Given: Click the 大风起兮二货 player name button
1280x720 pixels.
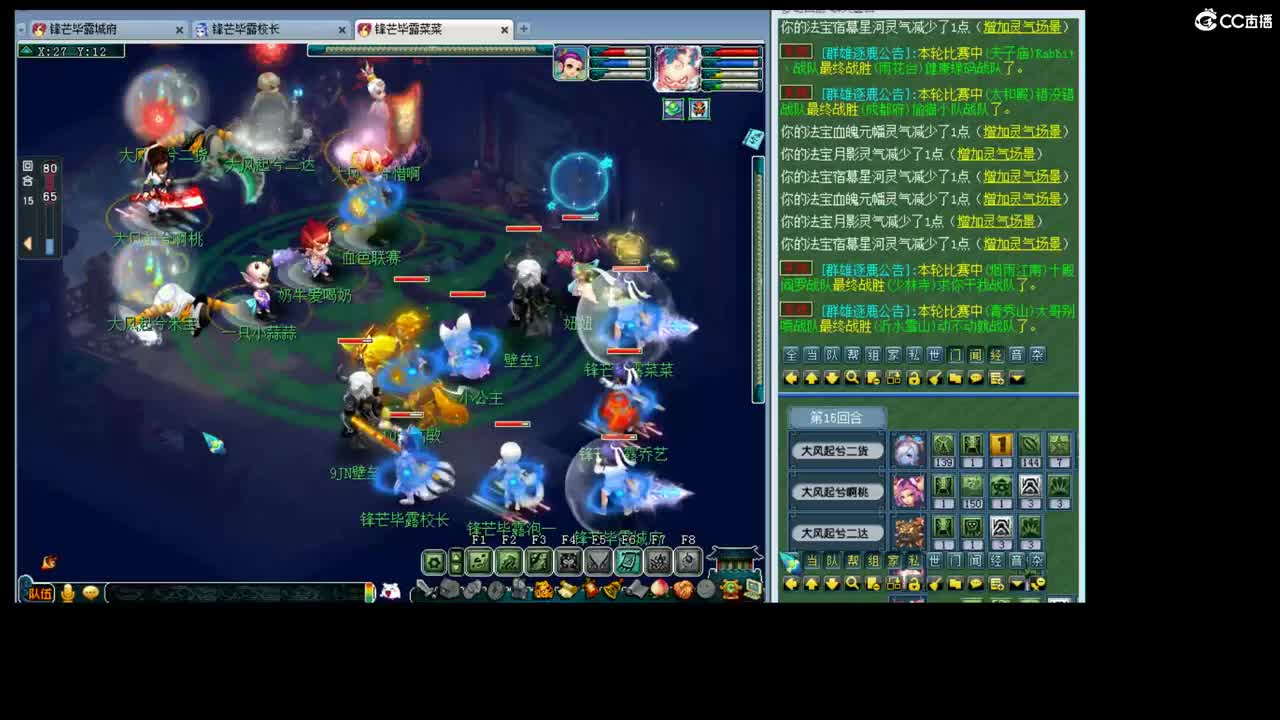Looking at the screenshot, I should [837, 450].
